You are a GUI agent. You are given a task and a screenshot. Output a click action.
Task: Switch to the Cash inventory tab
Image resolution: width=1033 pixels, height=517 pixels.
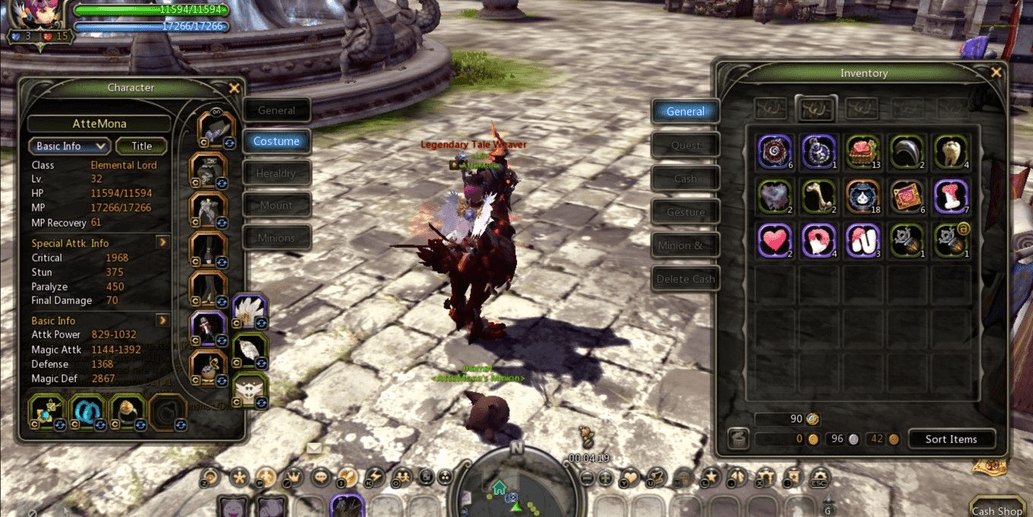pyautogui.click(x=686, y=179)
